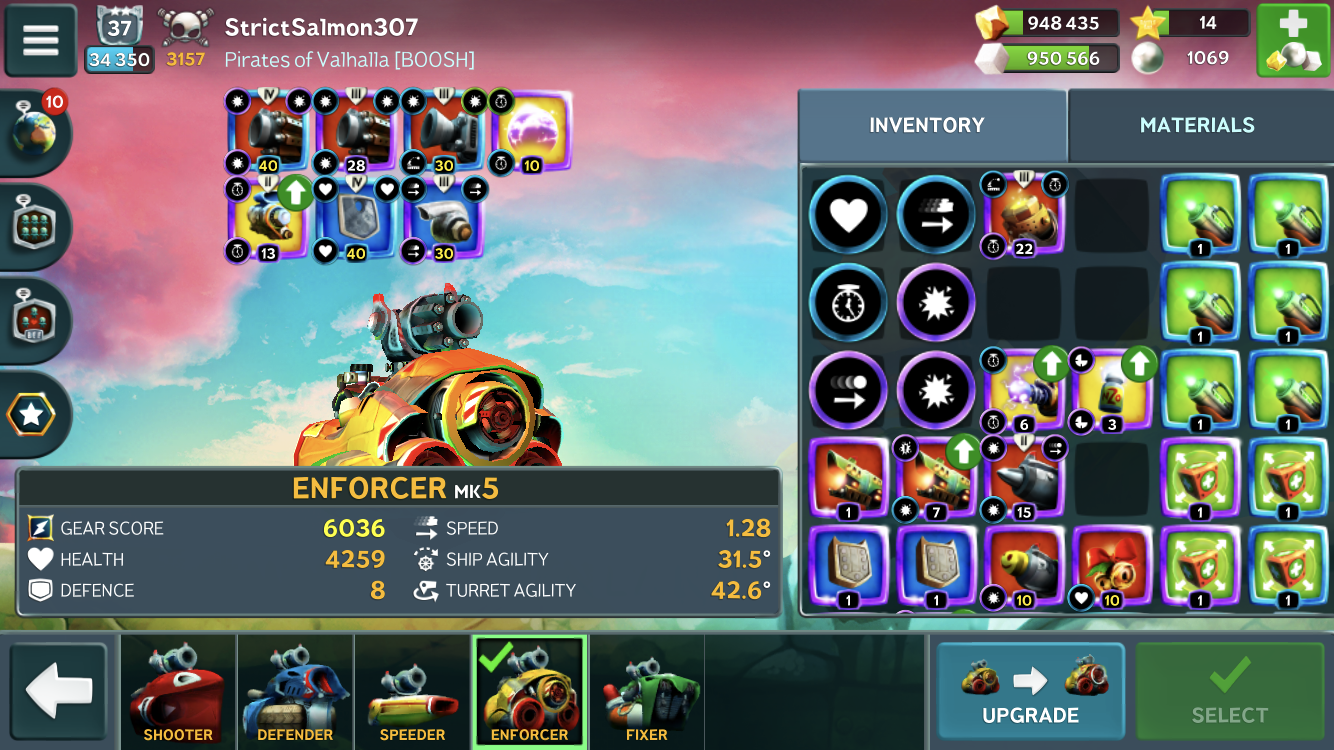The height and width of the screenshot is (750, 1334).
Task: Go back with the arrow button
Action: coord(59,691)
